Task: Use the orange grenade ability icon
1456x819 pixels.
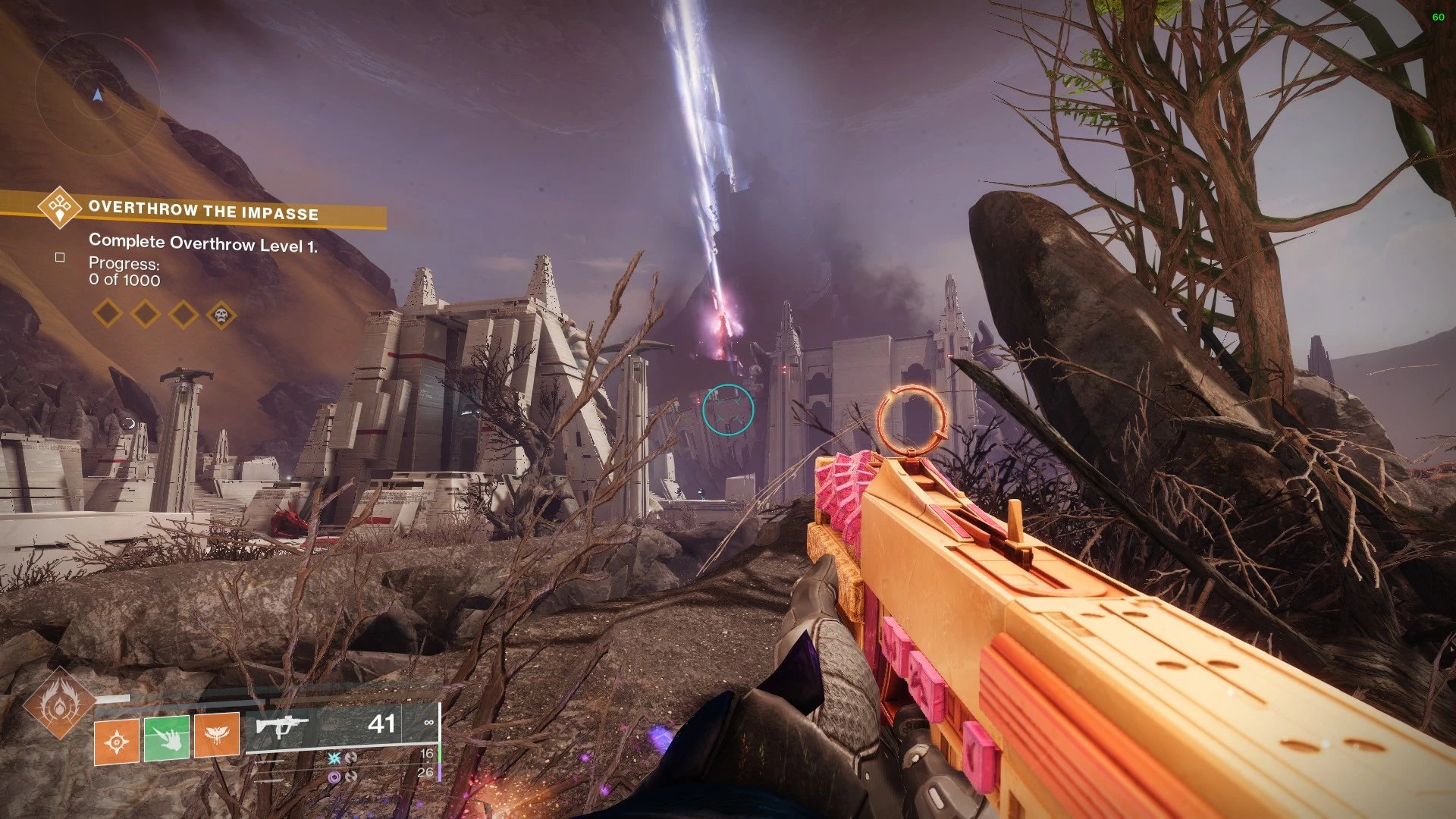Action: [117, 741]
